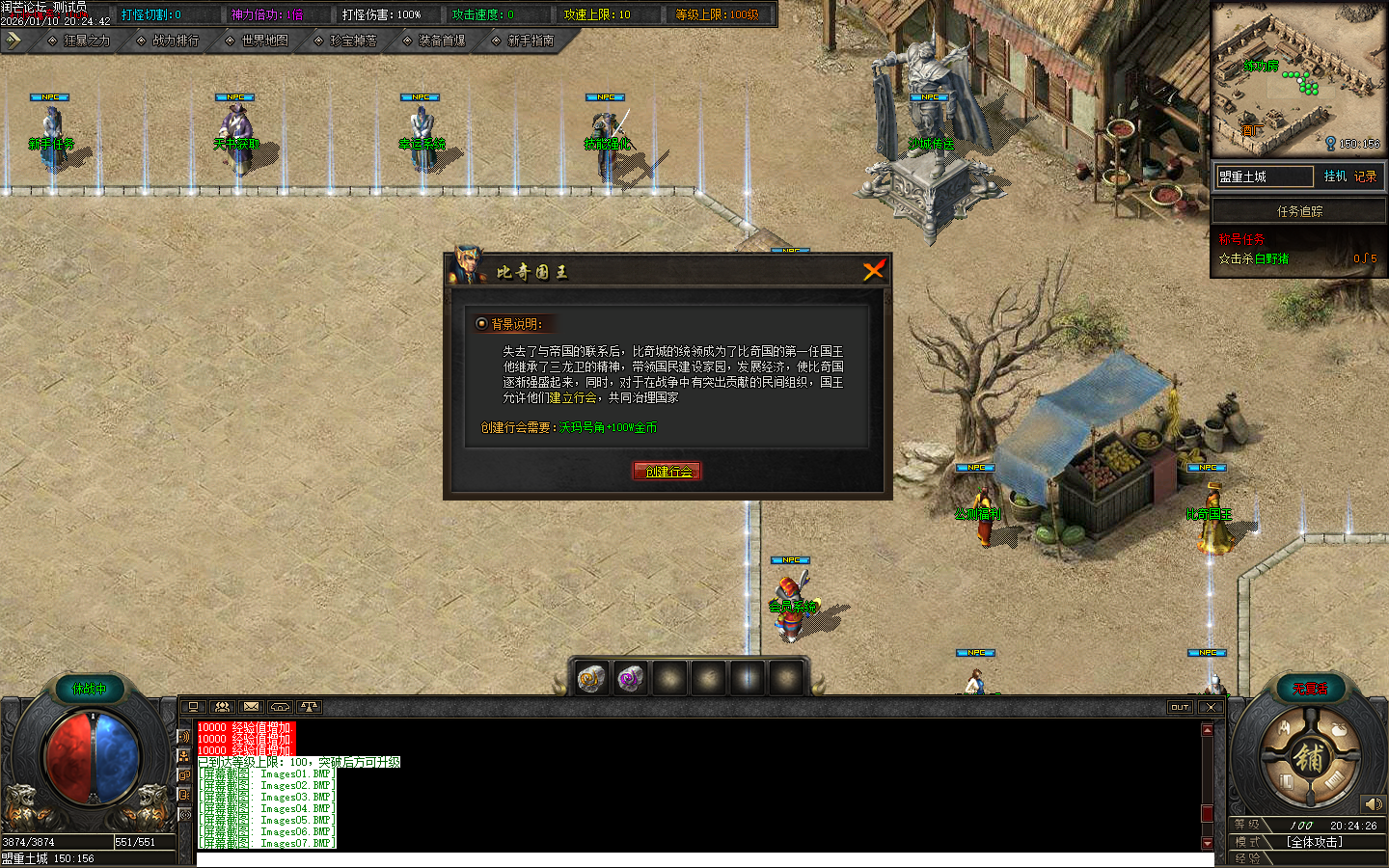Open the house shop icon in chat toolbar
This screenshot has width=1389, height=868.
[282, 706]
